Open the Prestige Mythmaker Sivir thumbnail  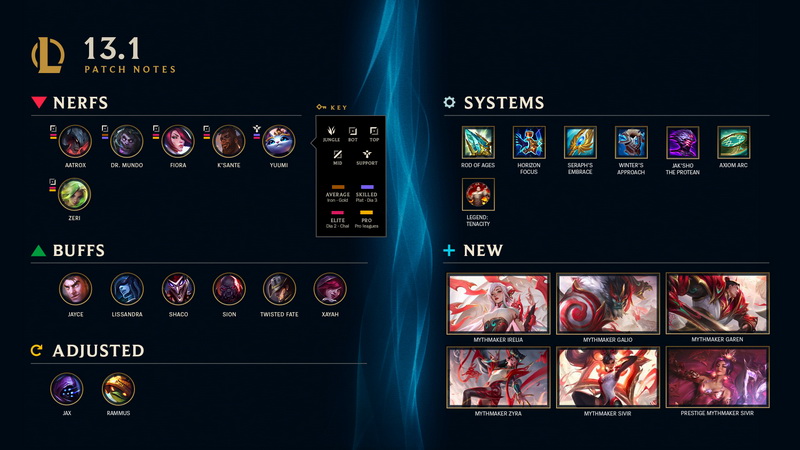coord(717,377)
